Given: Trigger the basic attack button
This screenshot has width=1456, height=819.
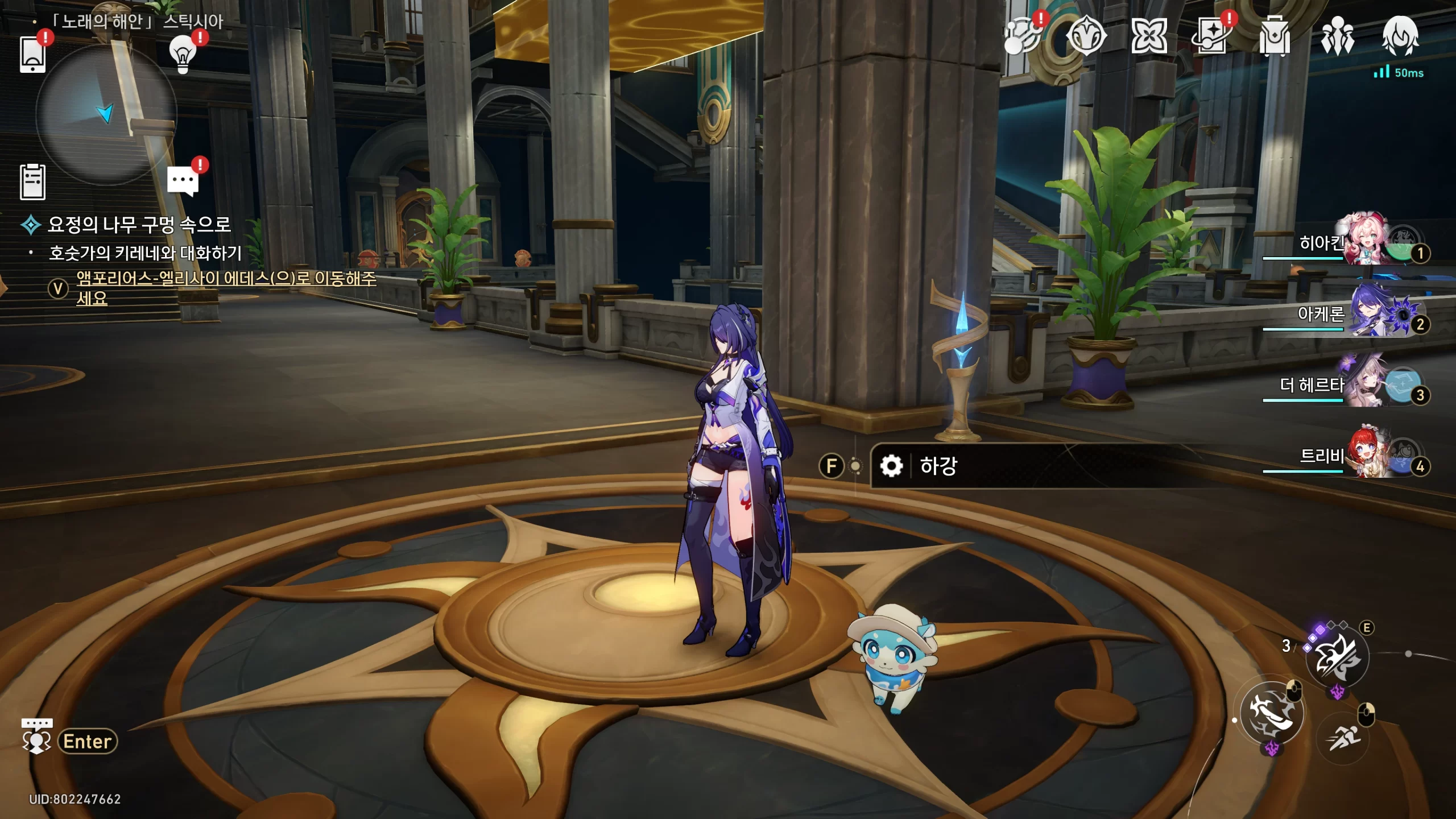Looking at the screenshot, I should tap(1272, 713).
